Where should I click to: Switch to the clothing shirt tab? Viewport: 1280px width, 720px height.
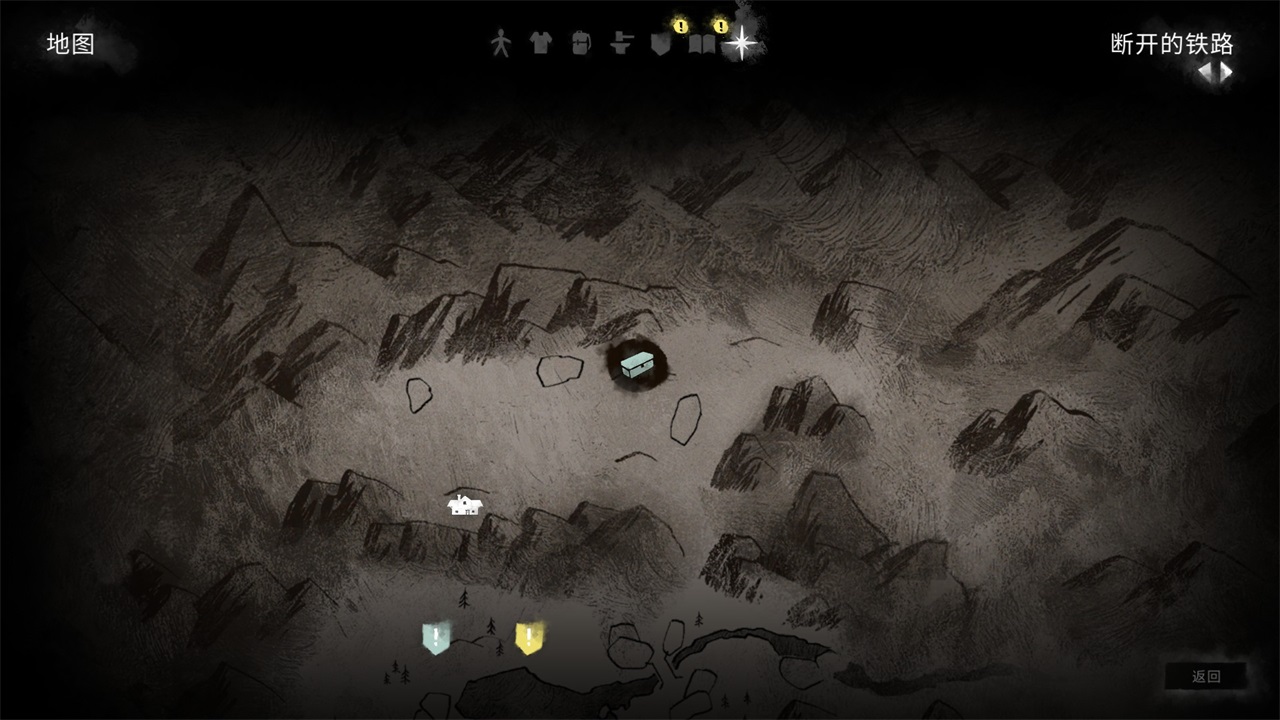point(540,43)
